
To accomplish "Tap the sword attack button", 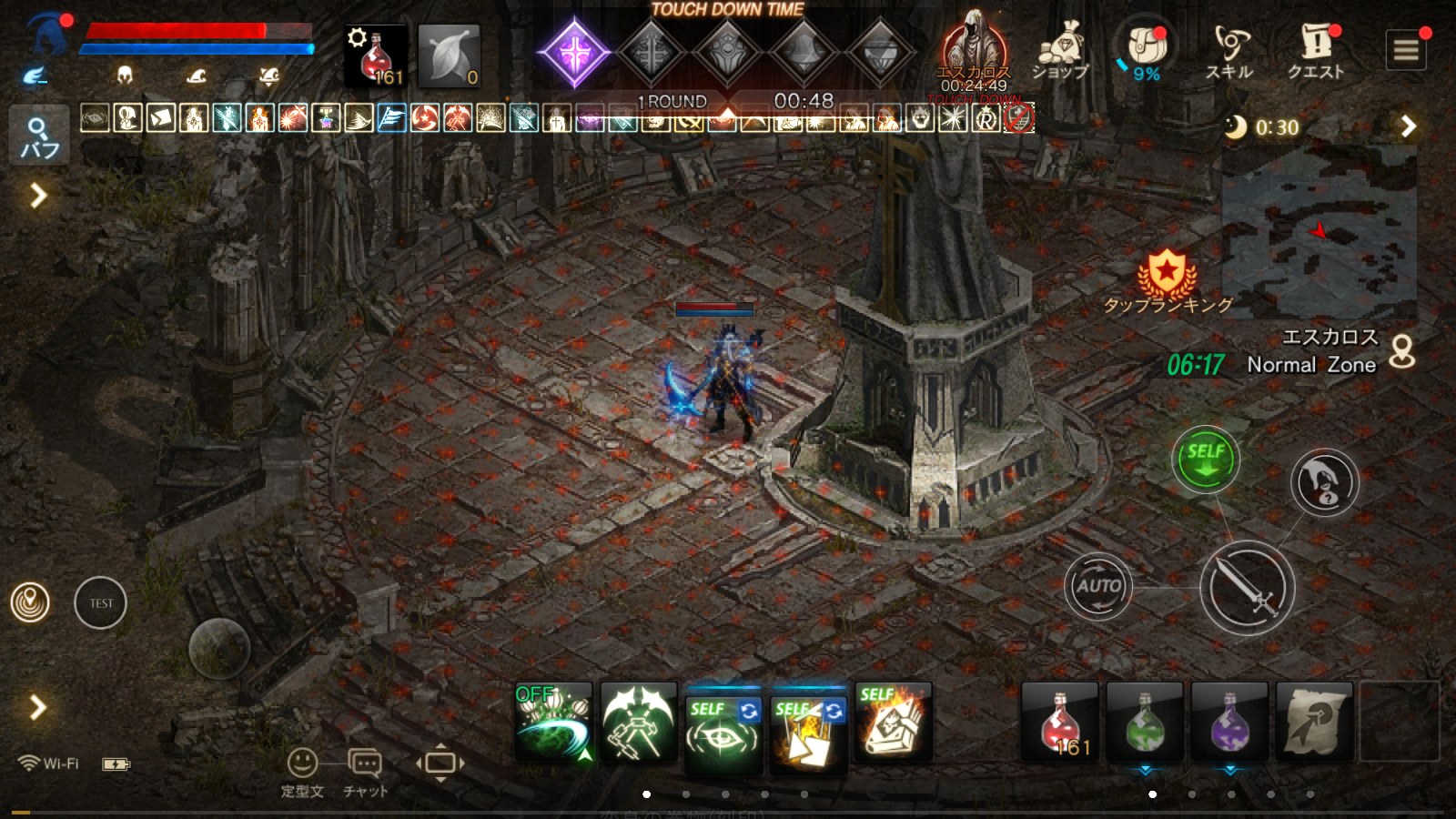I will click(x=1247, y=588).
